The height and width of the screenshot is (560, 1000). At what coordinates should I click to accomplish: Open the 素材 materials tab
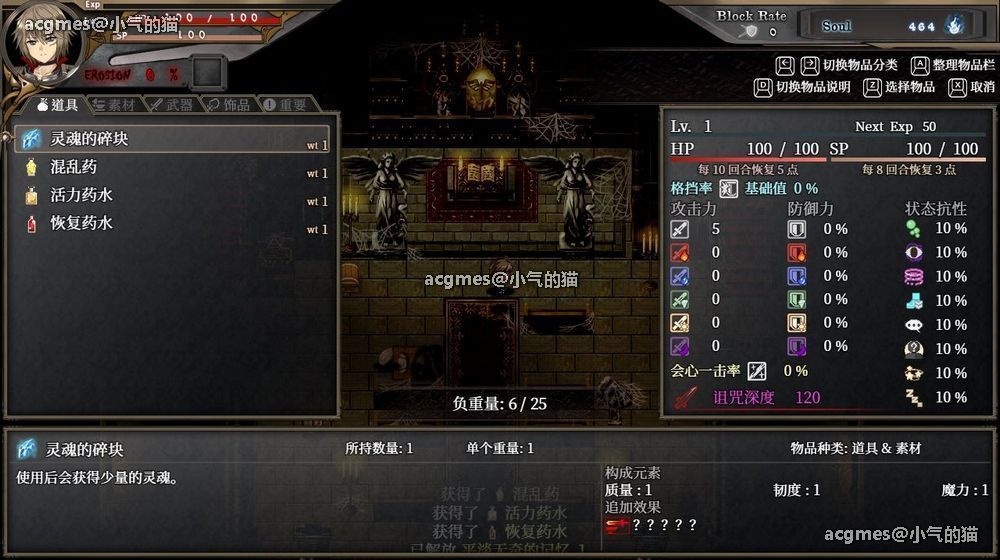(x=115, y=104)
